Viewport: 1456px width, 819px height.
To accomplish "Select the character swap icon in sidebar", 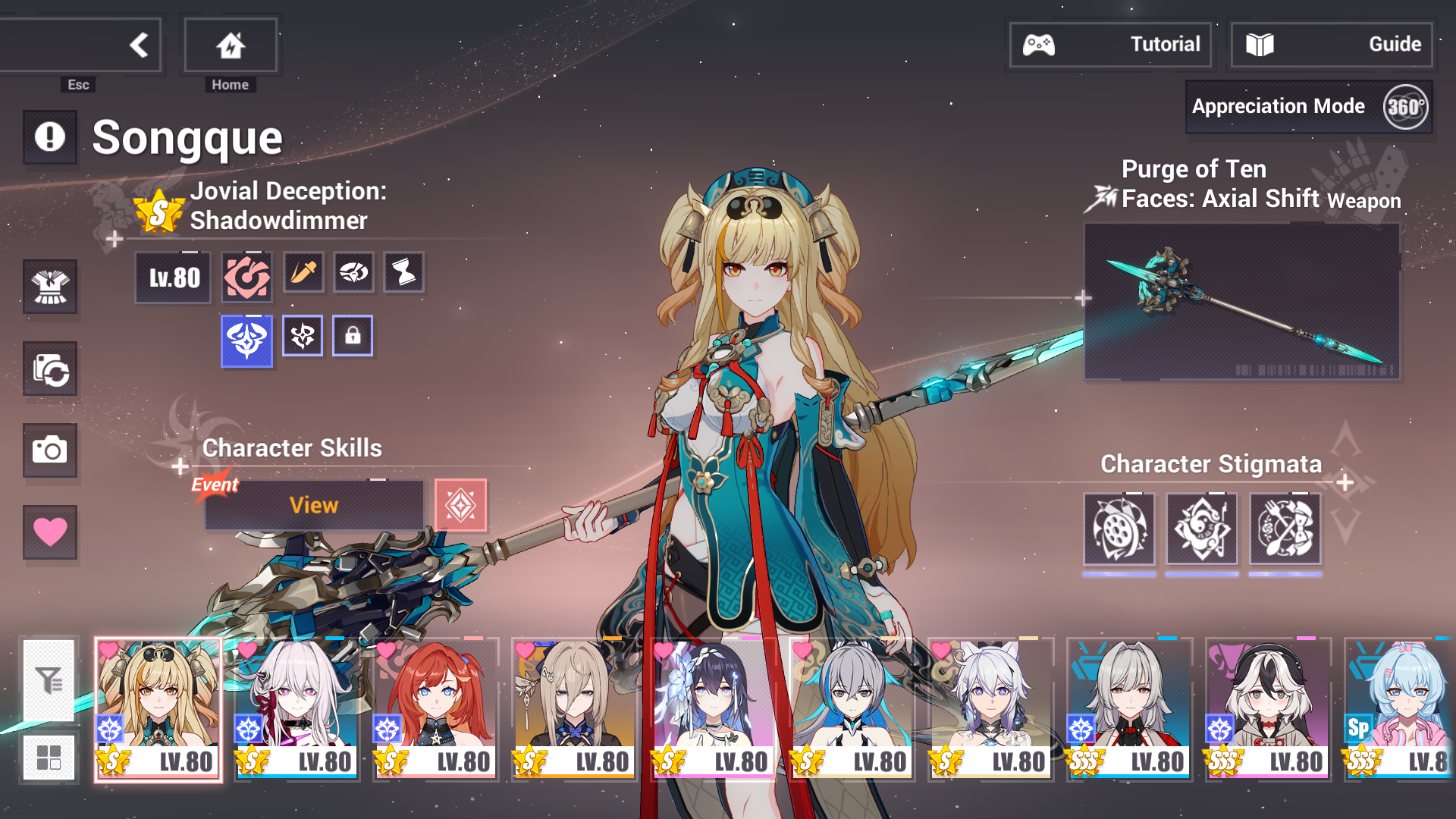I will 50,370.
